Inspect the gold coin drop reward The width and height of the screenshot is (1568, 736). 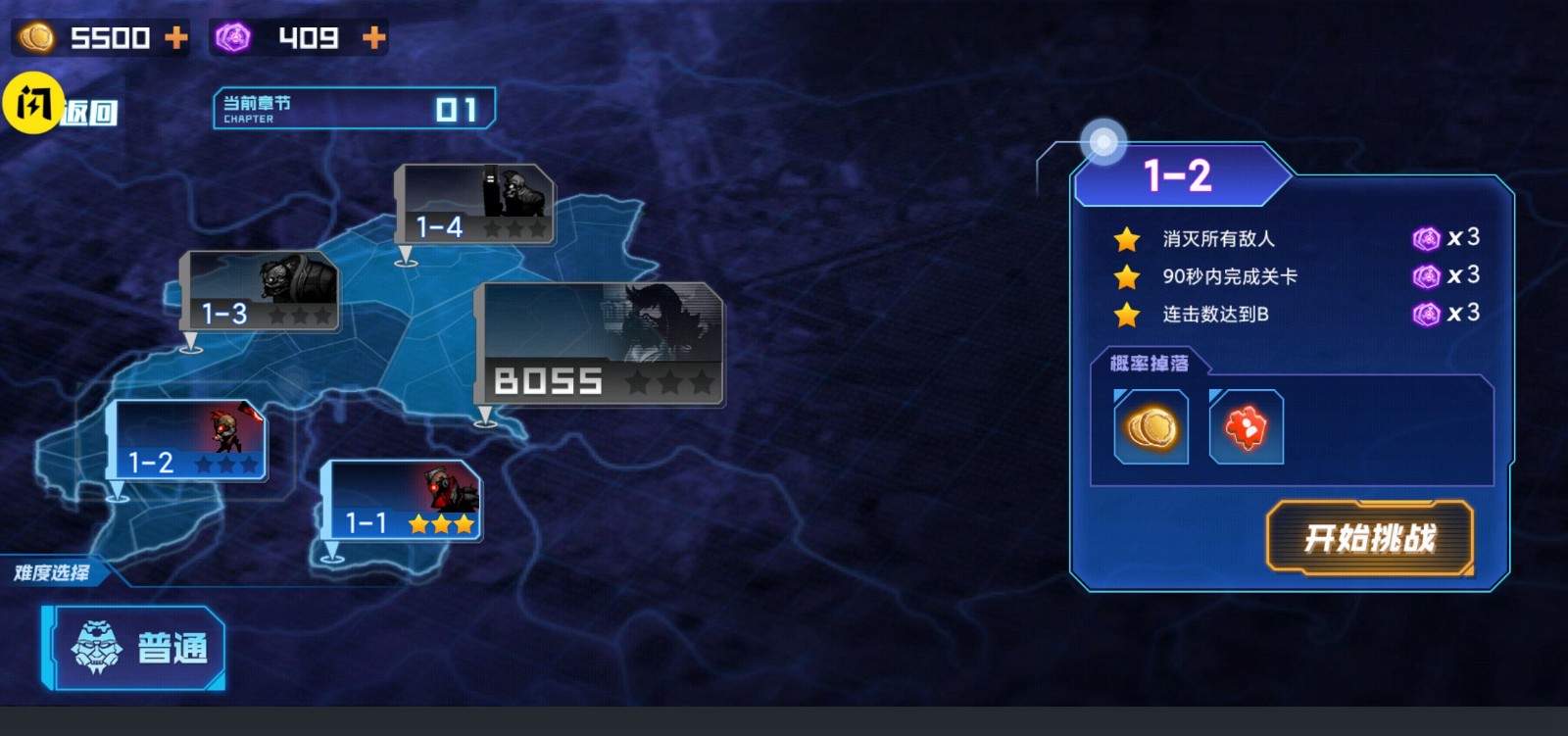coord(1151,427)
